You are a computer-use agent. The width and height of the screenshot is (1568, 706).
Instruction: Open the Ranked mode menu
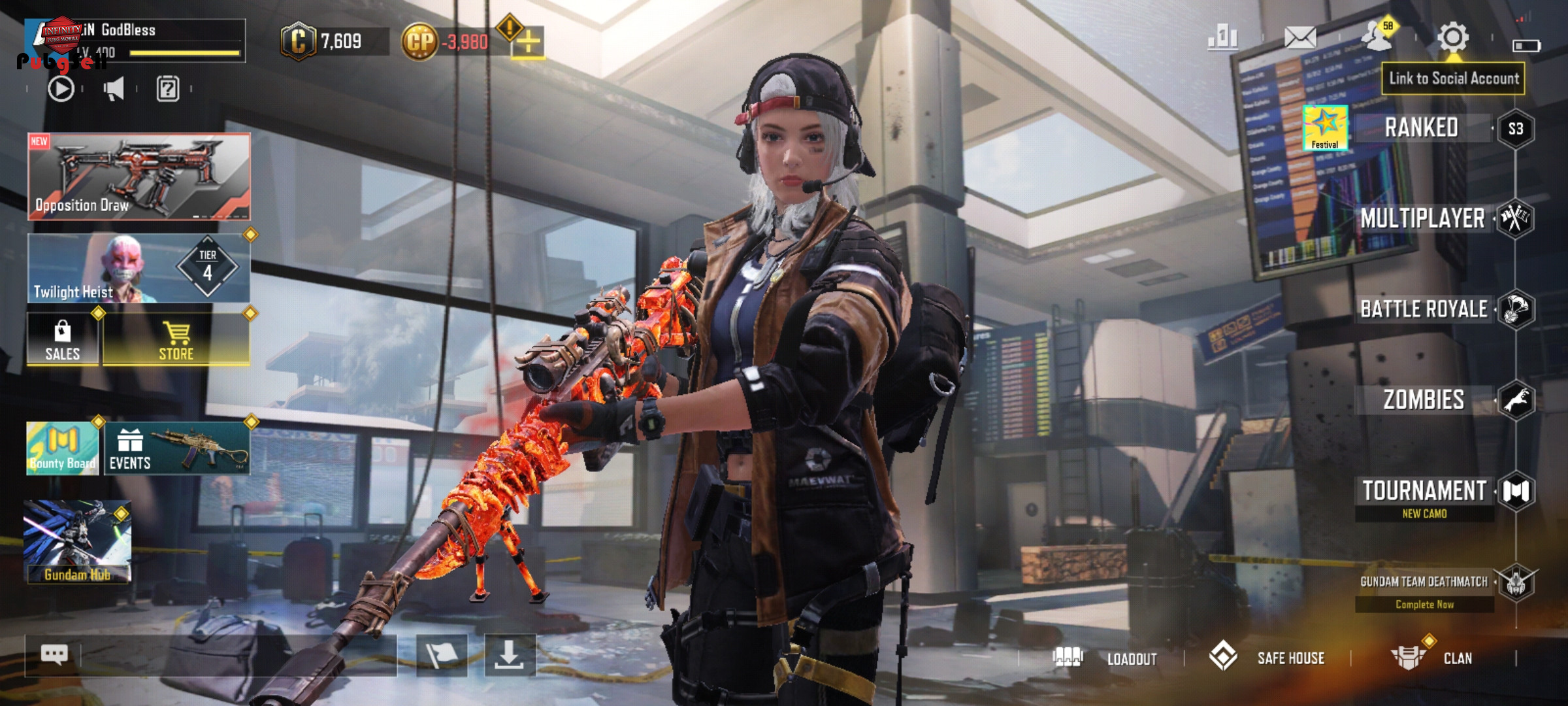(x=1422, y=128)
